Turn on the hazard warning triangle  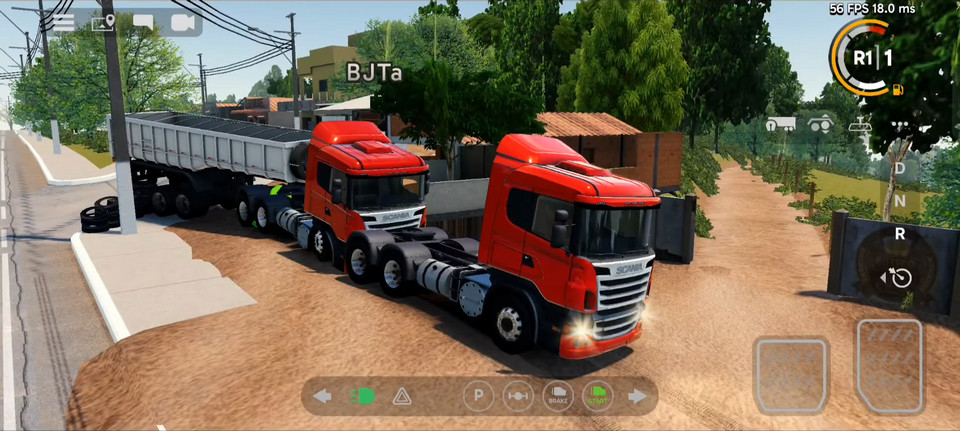coord(402,396)
